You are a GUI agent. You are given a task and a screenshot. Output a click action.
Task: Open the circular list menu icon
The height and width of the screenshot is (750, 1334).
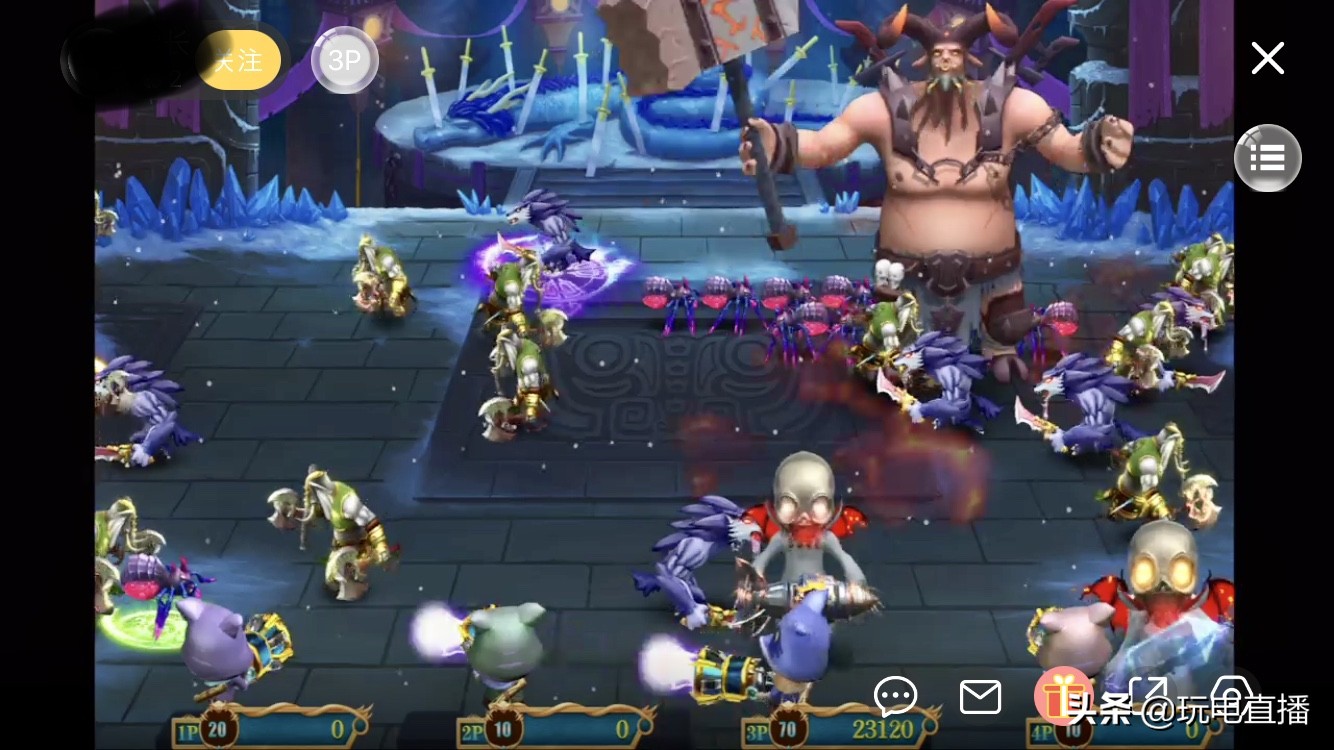1267,158
